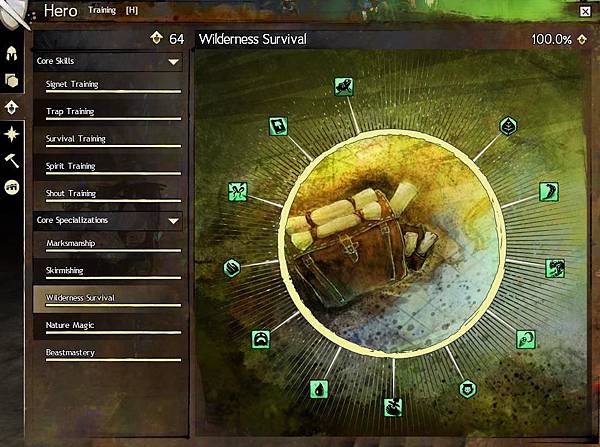Viewport: 600px width, 447px height.
Task: Collapse the Core Skills section
Action: [174, 62]
